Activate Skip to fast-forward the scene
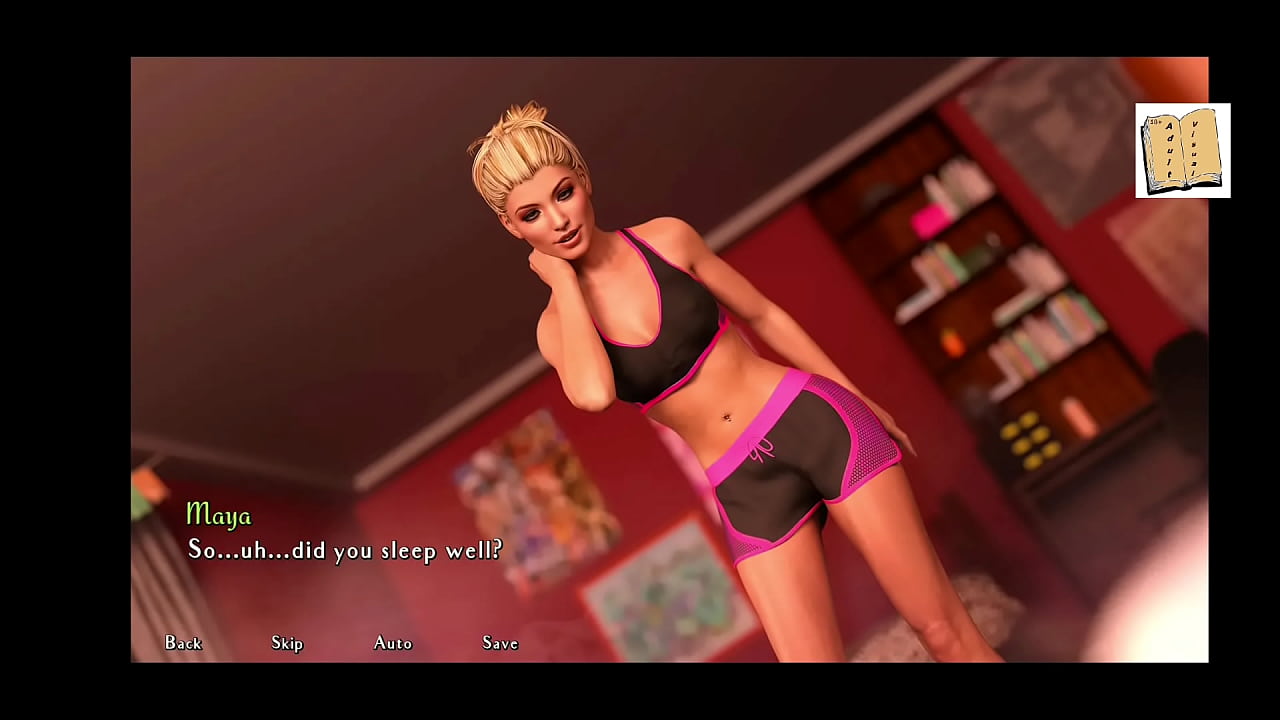 point(287,644)
